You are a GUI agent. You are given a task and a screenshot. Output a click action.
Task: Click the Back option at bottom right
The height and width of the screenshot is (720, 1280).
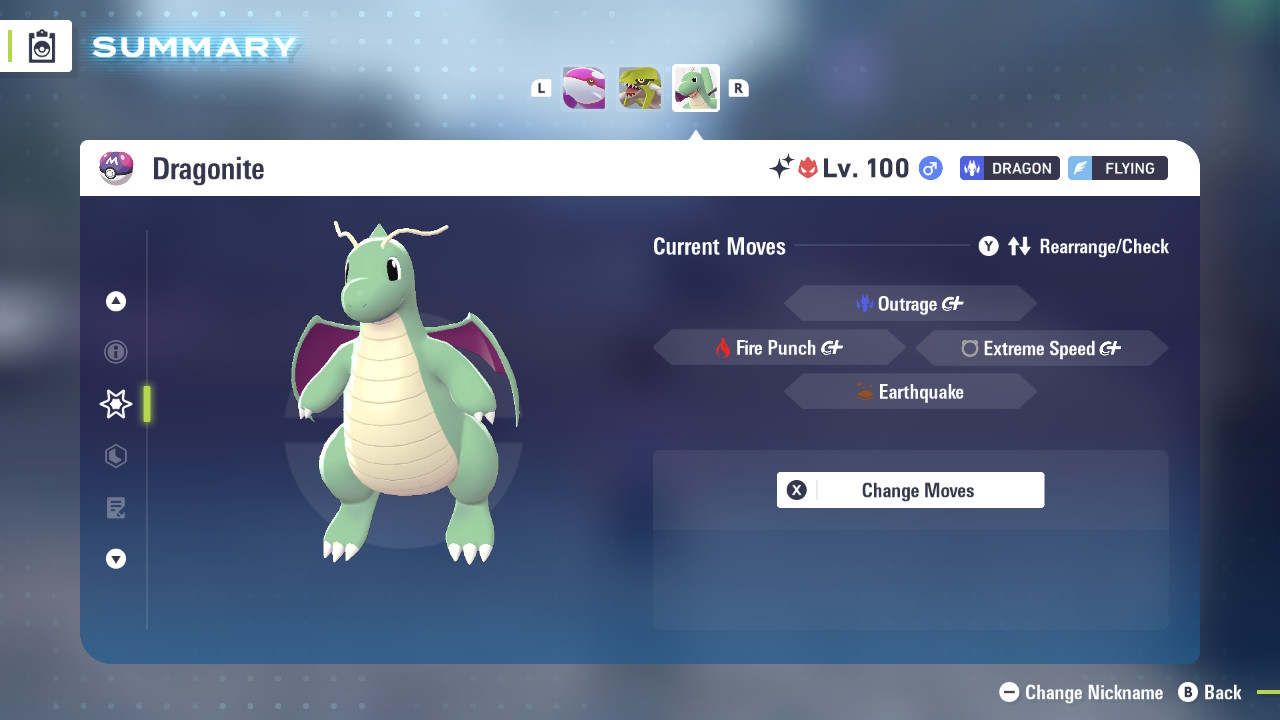pyautogui.click(x=1210, y=692)
